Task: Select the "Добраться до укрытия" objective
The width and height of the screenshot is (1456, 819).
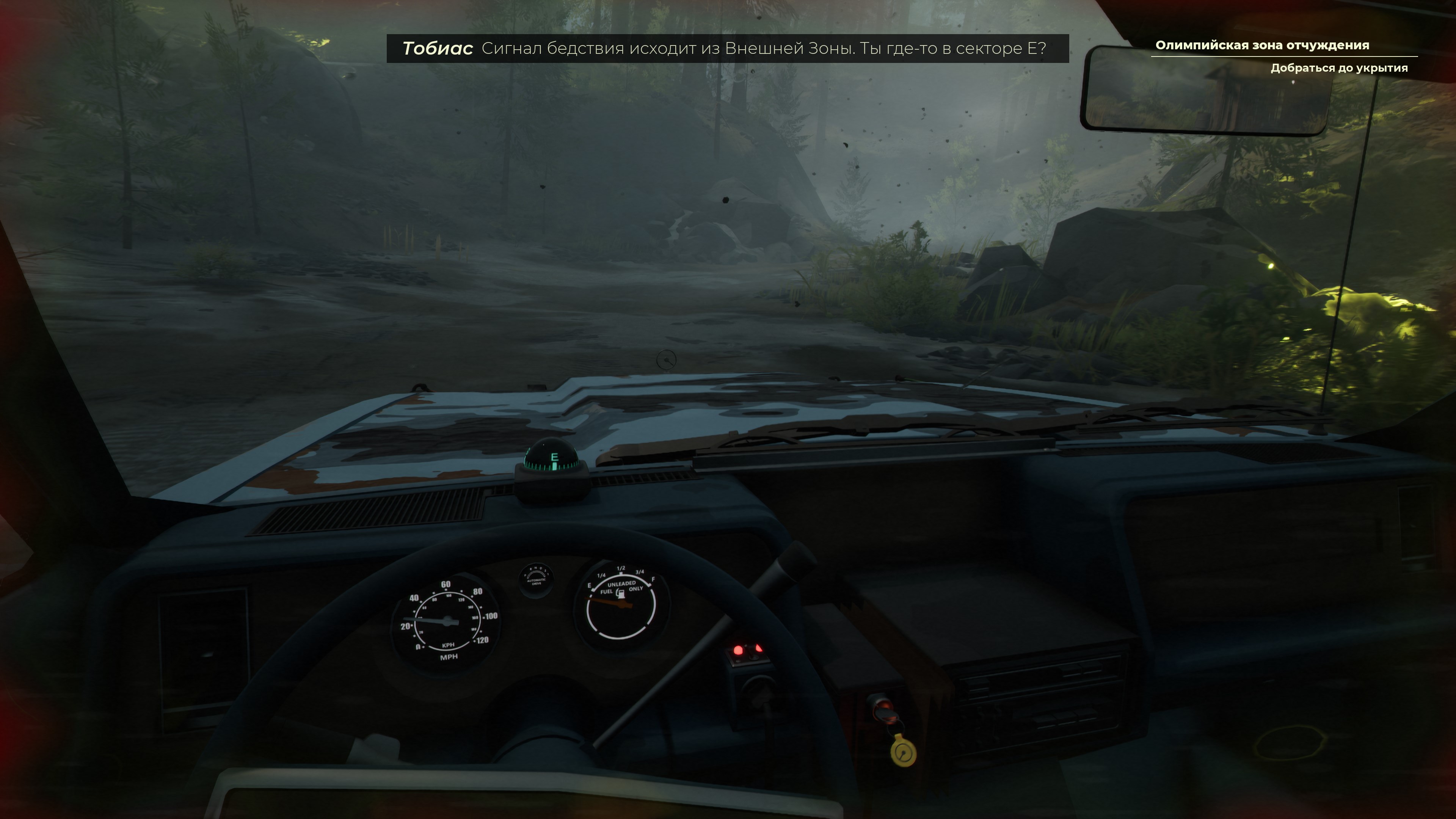Action: click(1338, 68)
